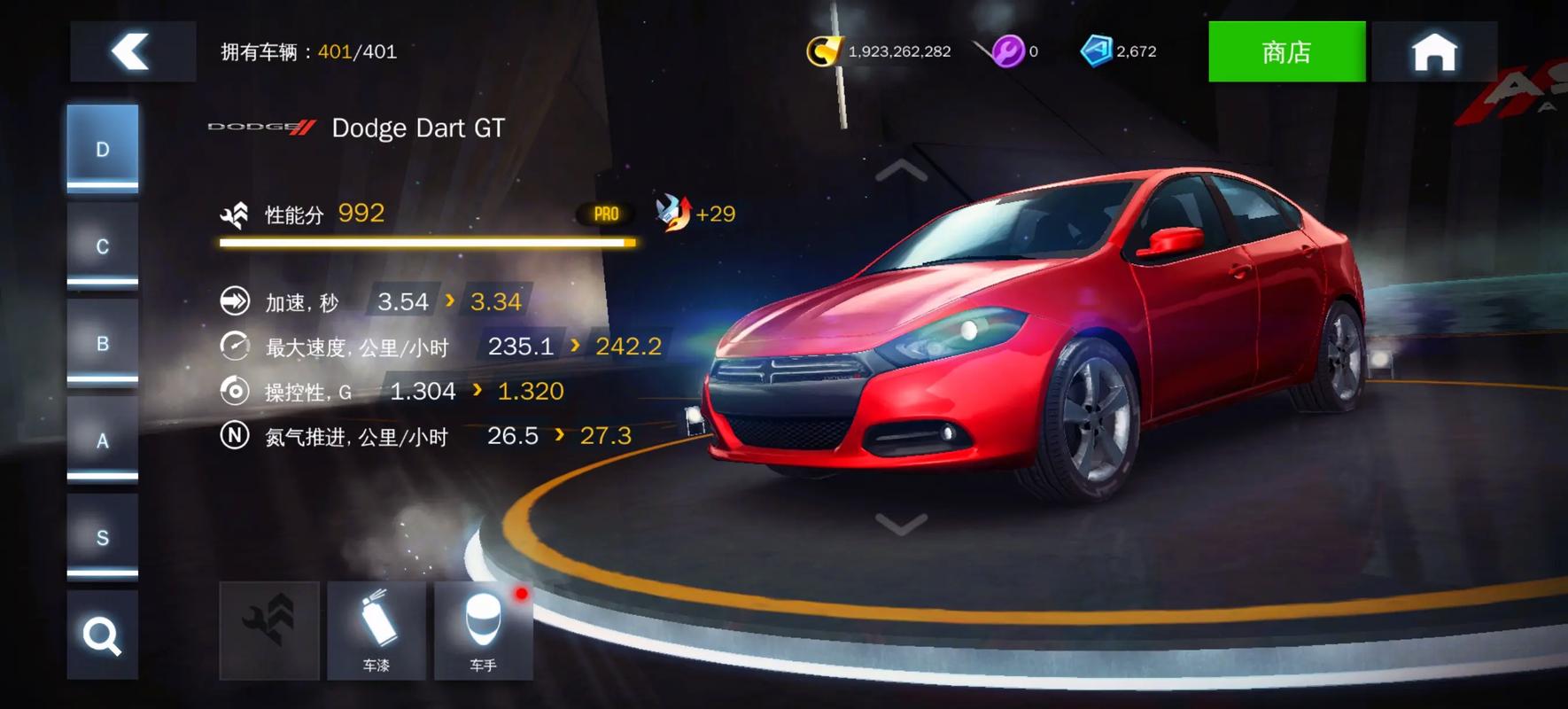Open the 车手 driver menu
Image resolution: width=1568 pixels, height=709 pixels.
[x=484, y=630]
